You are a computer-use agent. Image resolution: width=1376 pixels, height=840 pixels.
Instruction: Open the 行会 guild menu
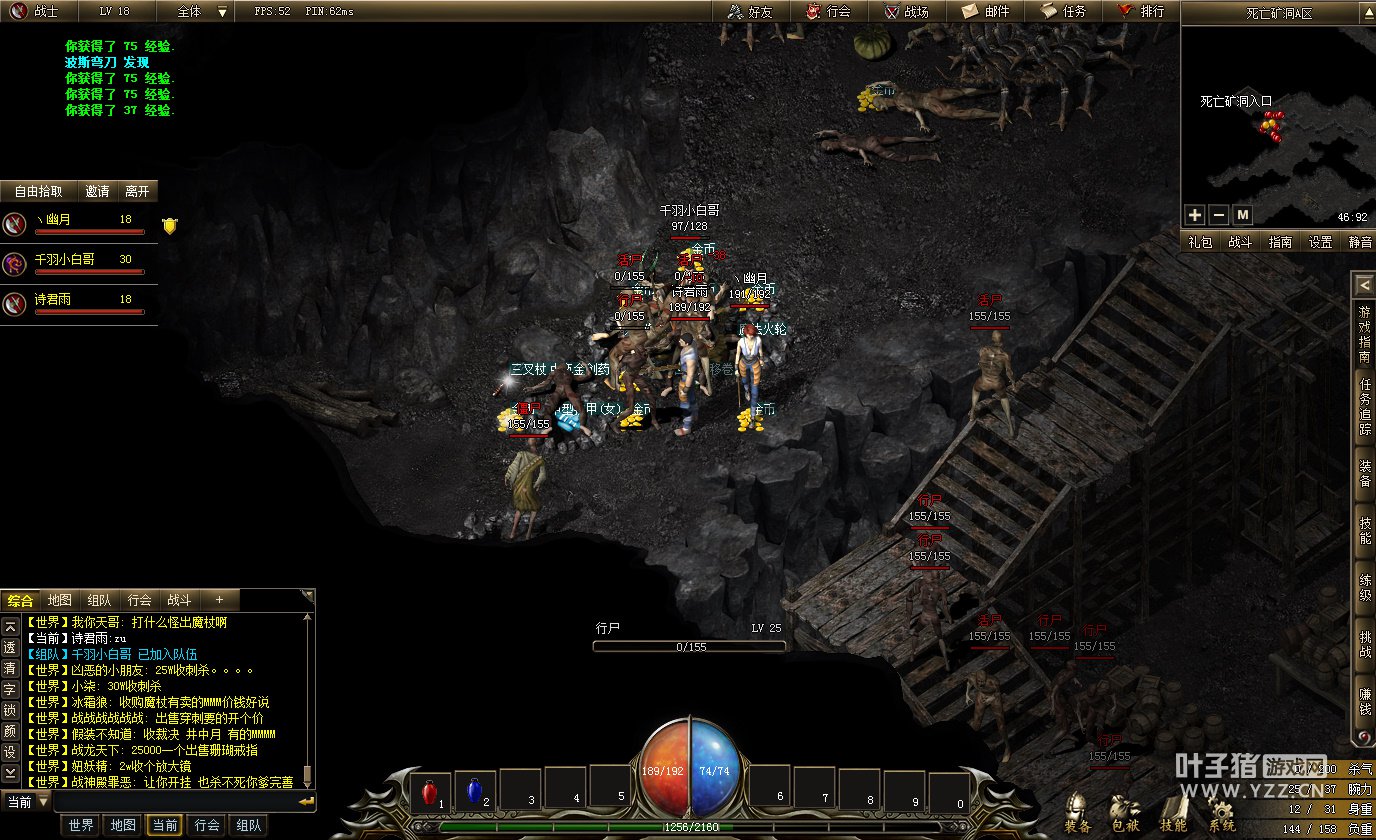coord(828,12)
